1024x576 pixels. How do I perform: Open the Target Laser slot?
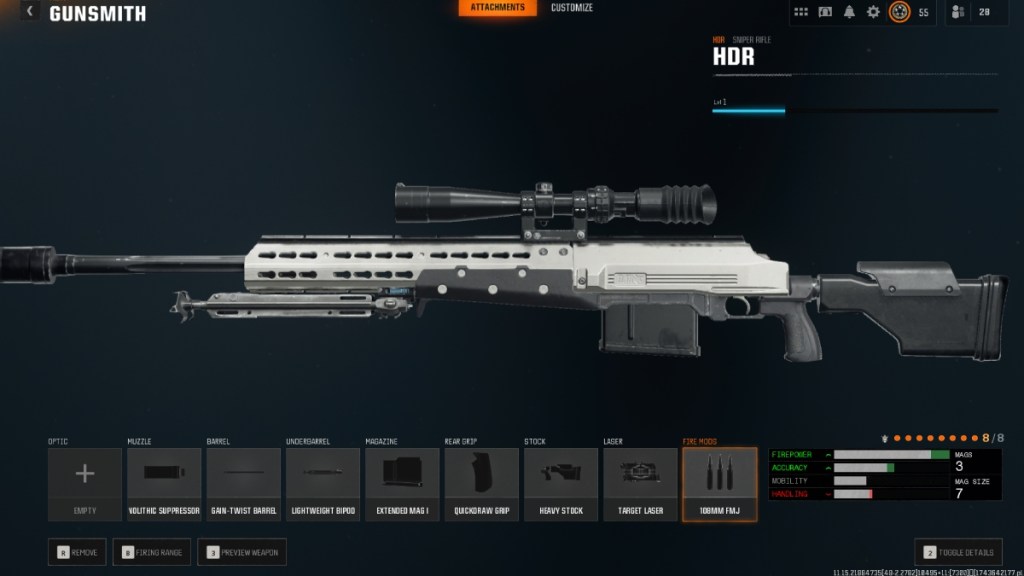pos(640,484)
